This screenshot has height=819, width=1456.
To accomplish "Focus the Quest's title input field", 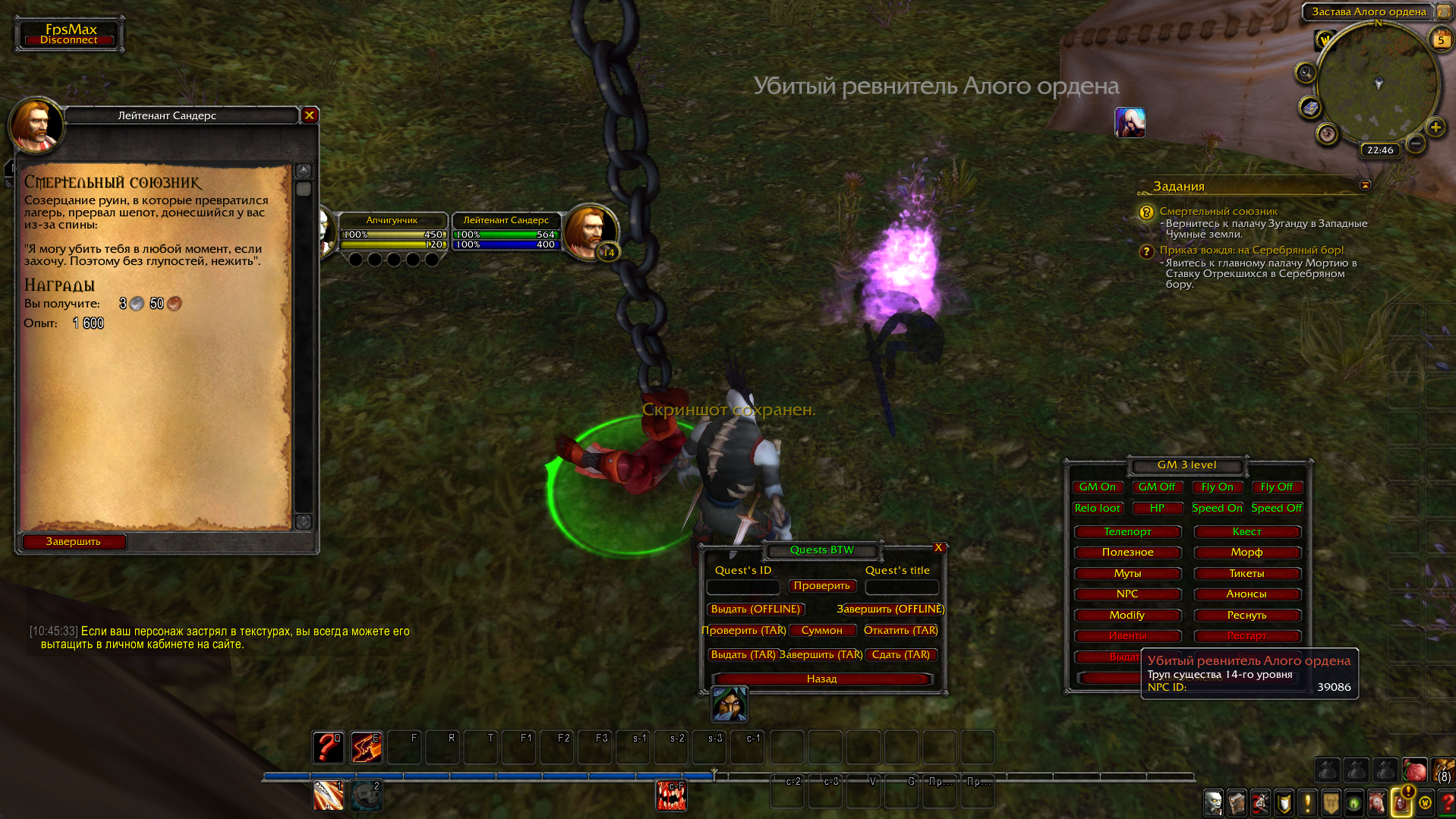I will tap(902, 587).
